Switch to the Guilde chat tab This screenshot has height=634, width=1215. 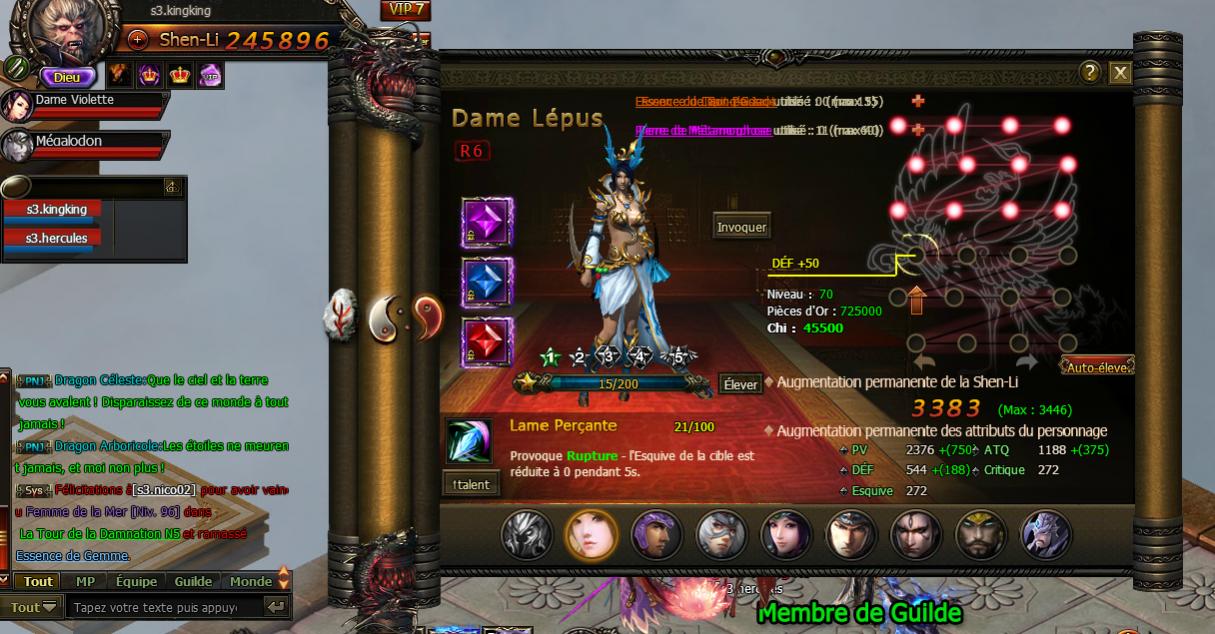[x=193, y=582]
